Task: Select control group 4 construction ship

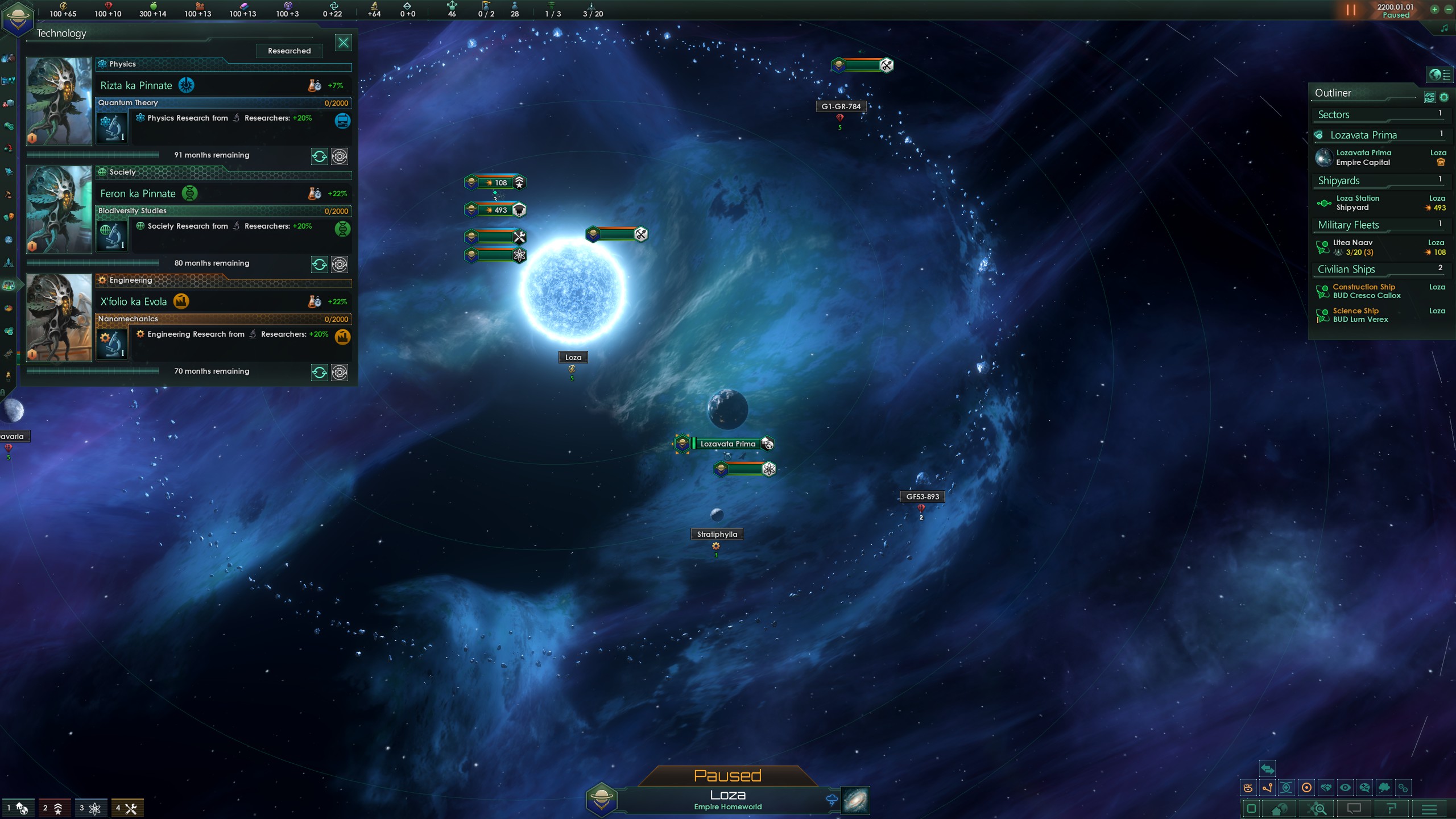Action: click(x=126, y=808)
